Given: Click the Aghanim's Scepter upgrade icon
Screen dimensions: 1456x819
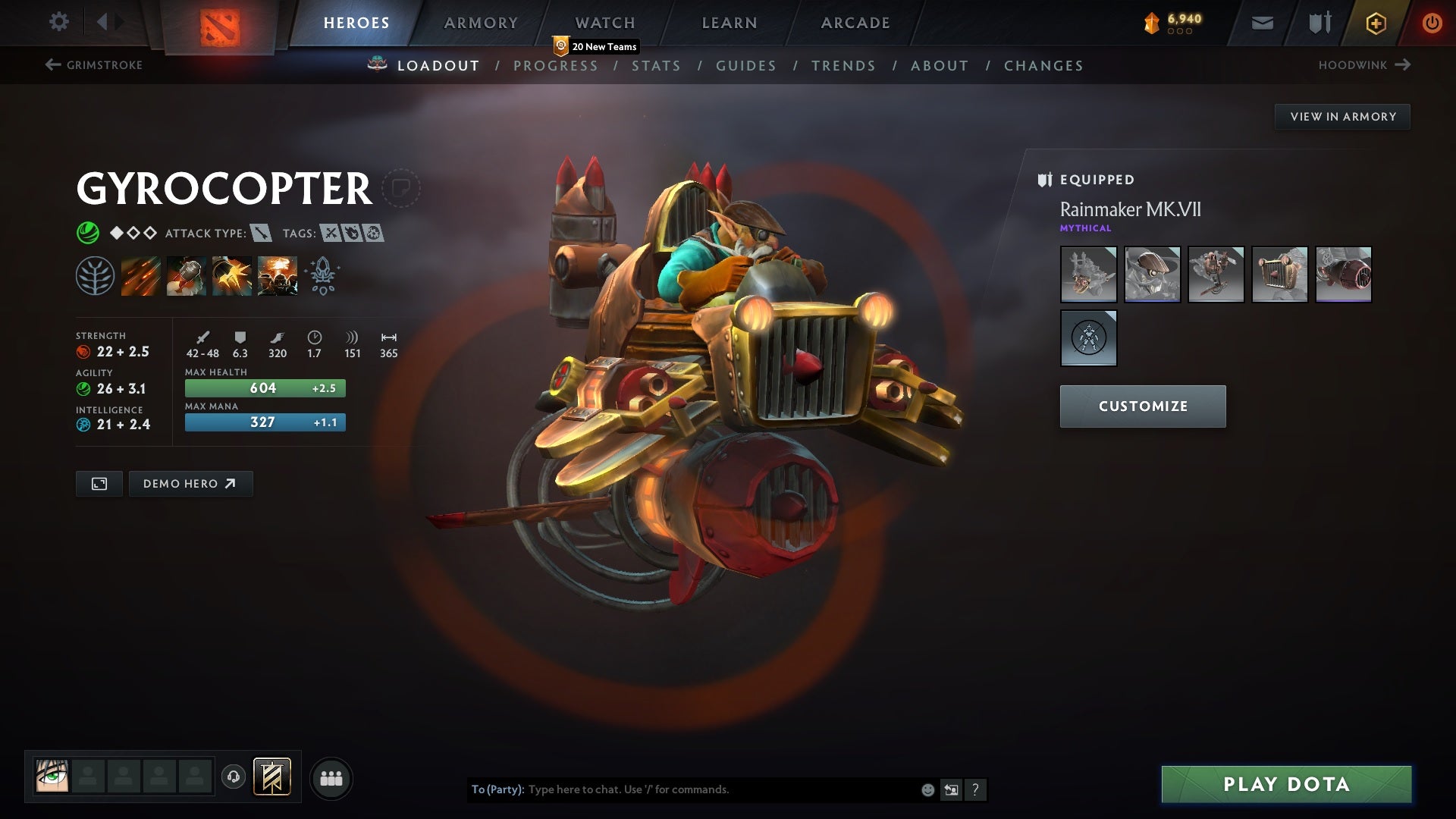Looking at the screenshot, I should coord(322,275).
